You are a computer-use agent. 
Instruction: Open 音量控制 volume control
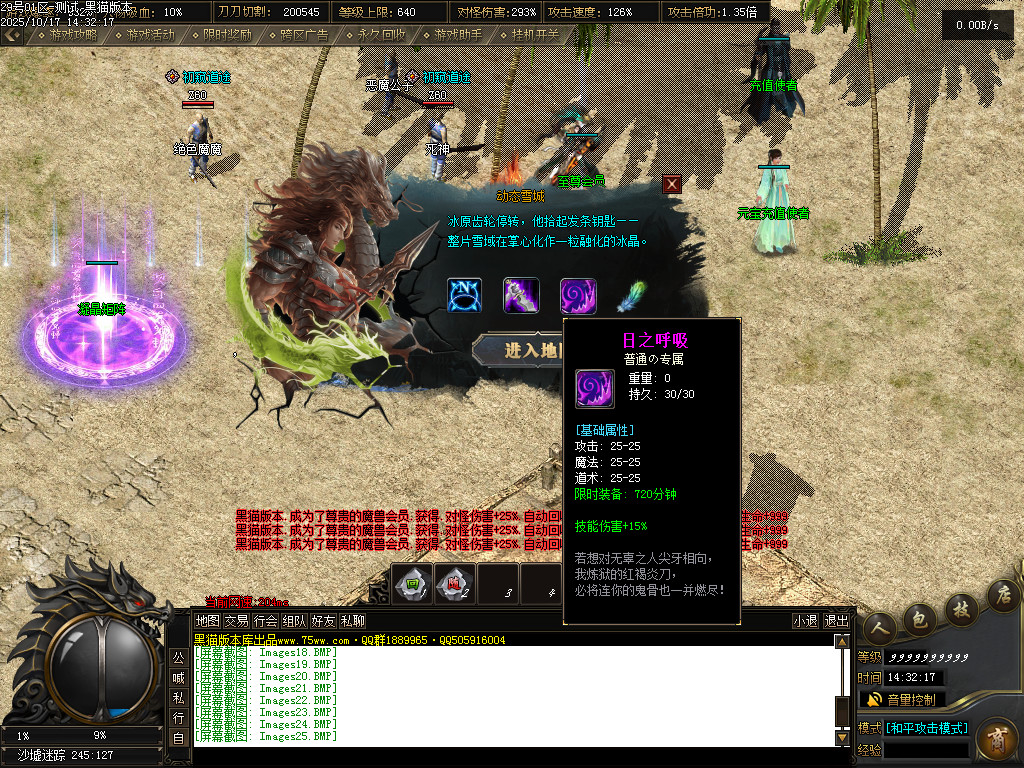[x=902, y=699]
